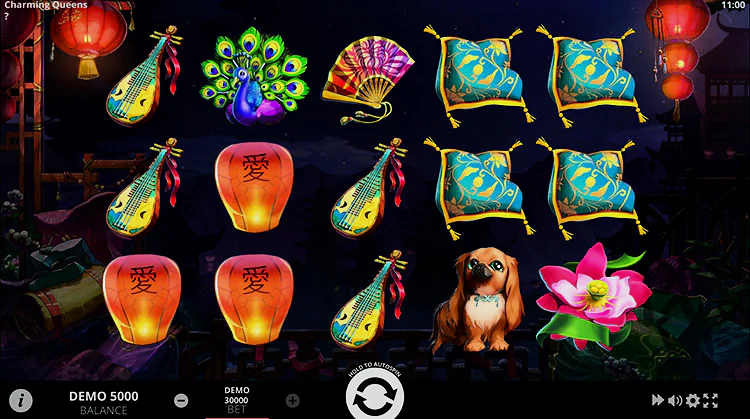
Task: Open the paytable info button
Action: [20, 401]
